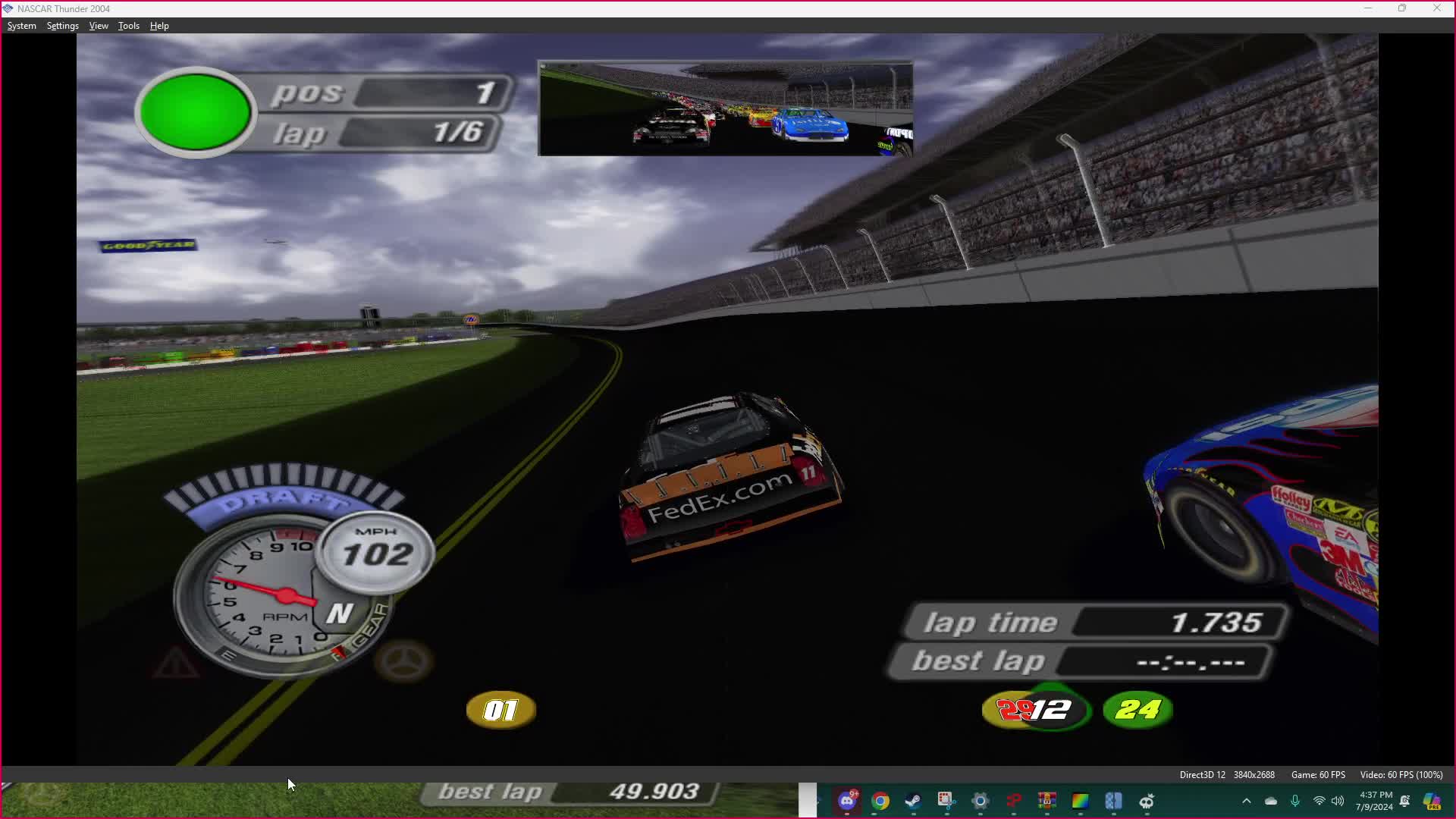Click the PCSX2 icon in the title bar

click(x=8, y=8)
